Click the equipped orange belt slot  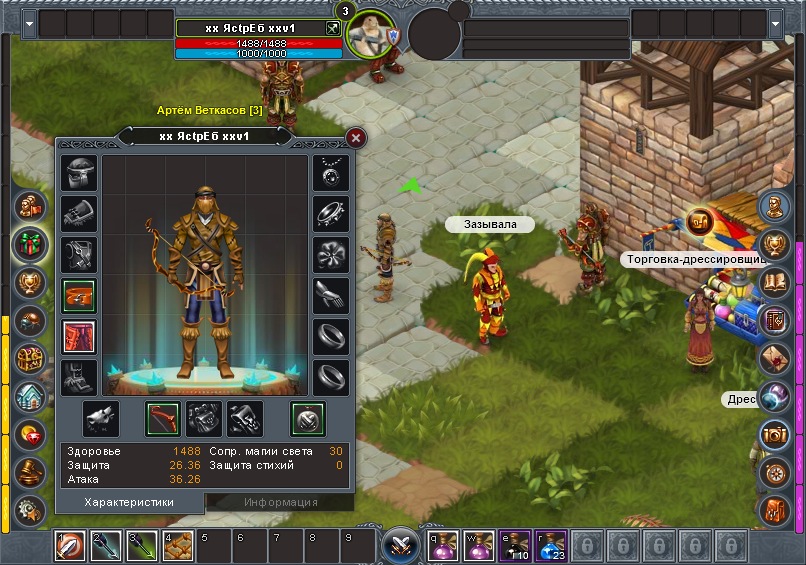[79, 296]
